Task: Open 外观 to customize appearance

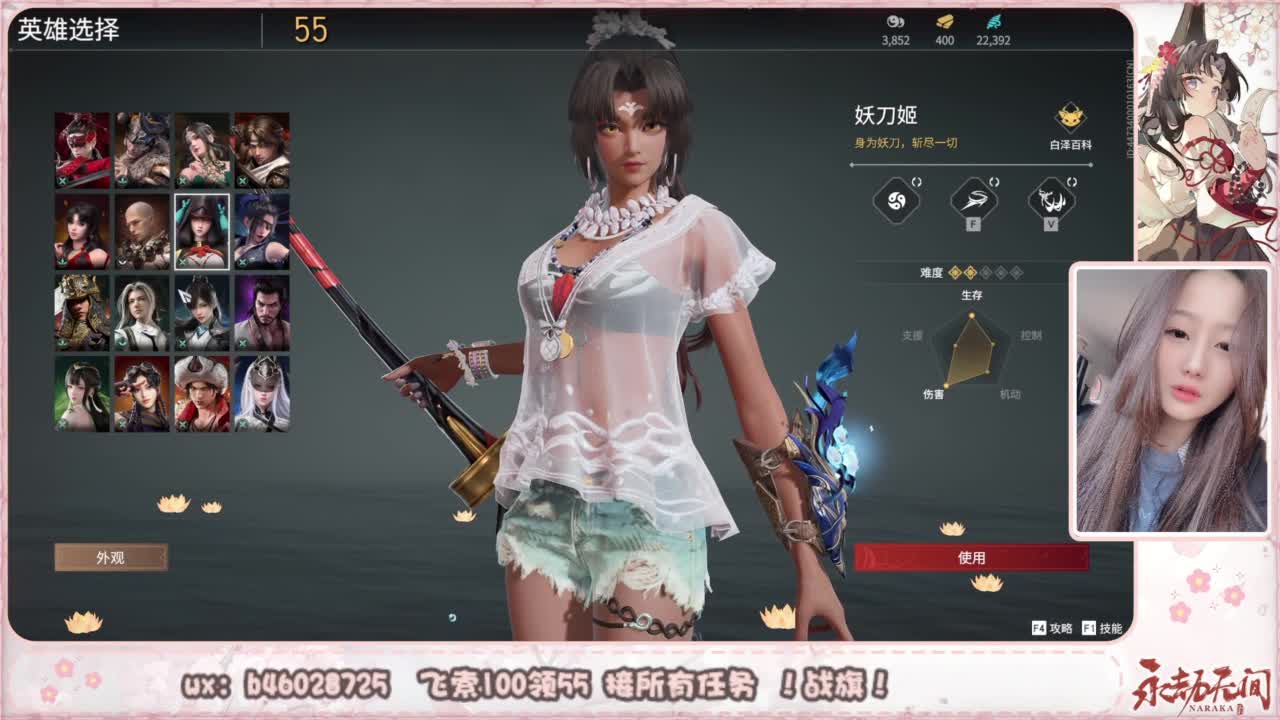Action: tap(113, 557)
